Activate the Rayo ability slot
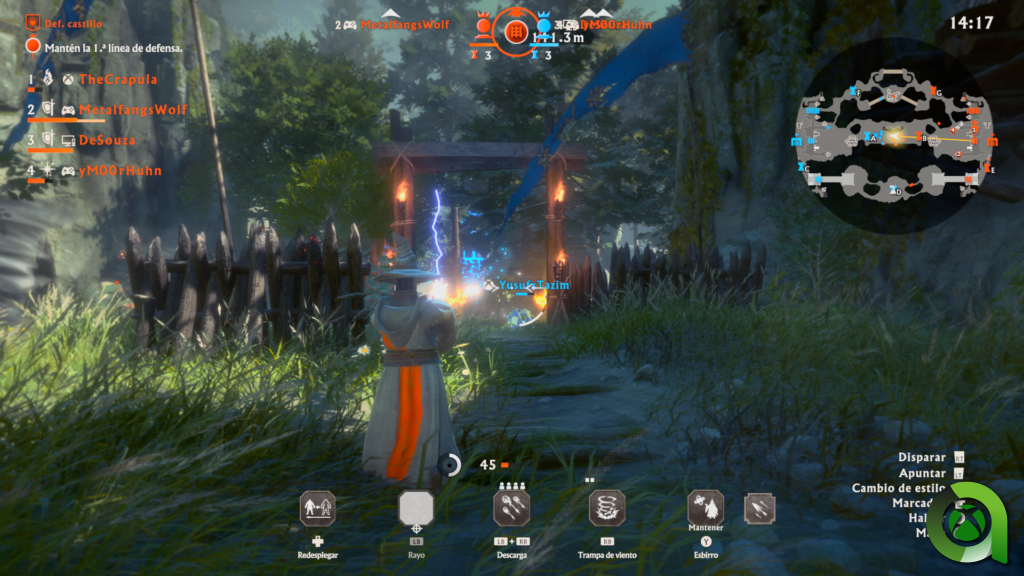This screenshot has width=1024, height=576. pyautogui.click(x=415, y=508)
